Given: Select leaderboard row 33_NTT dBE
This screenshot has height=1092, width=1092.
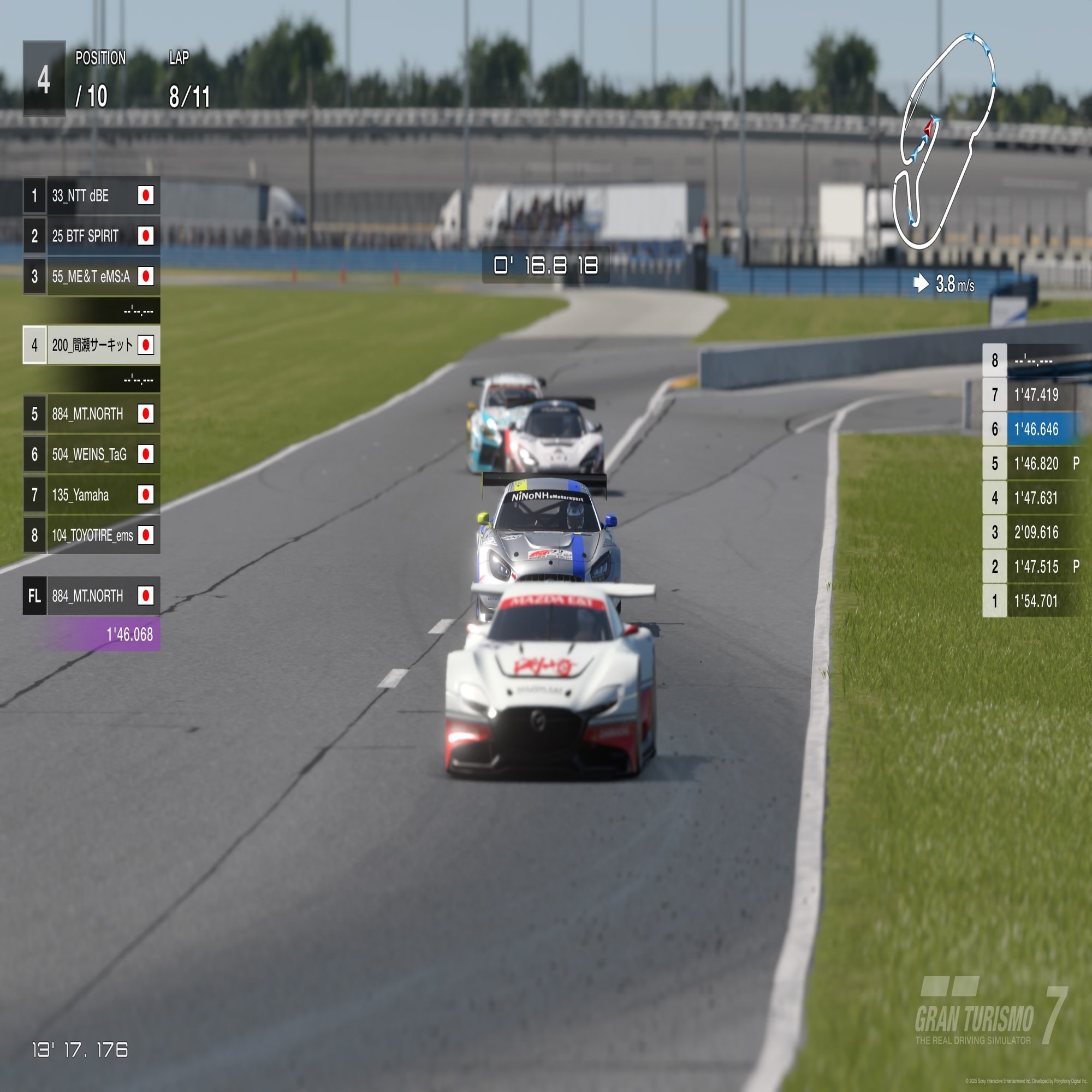Looking at the screenshot, I should [x=92, y=195].
